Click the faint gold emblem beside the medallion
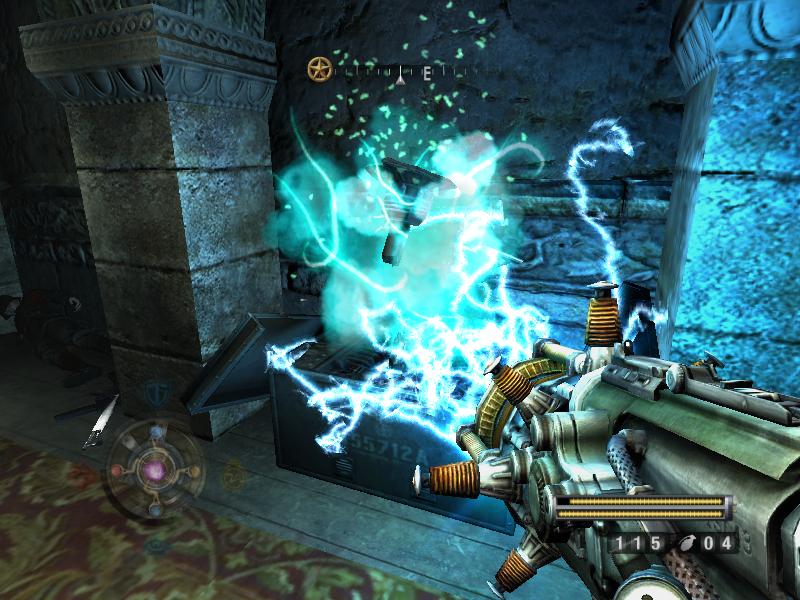The width and height of the screenshot is (800, 600). point(233,475)
